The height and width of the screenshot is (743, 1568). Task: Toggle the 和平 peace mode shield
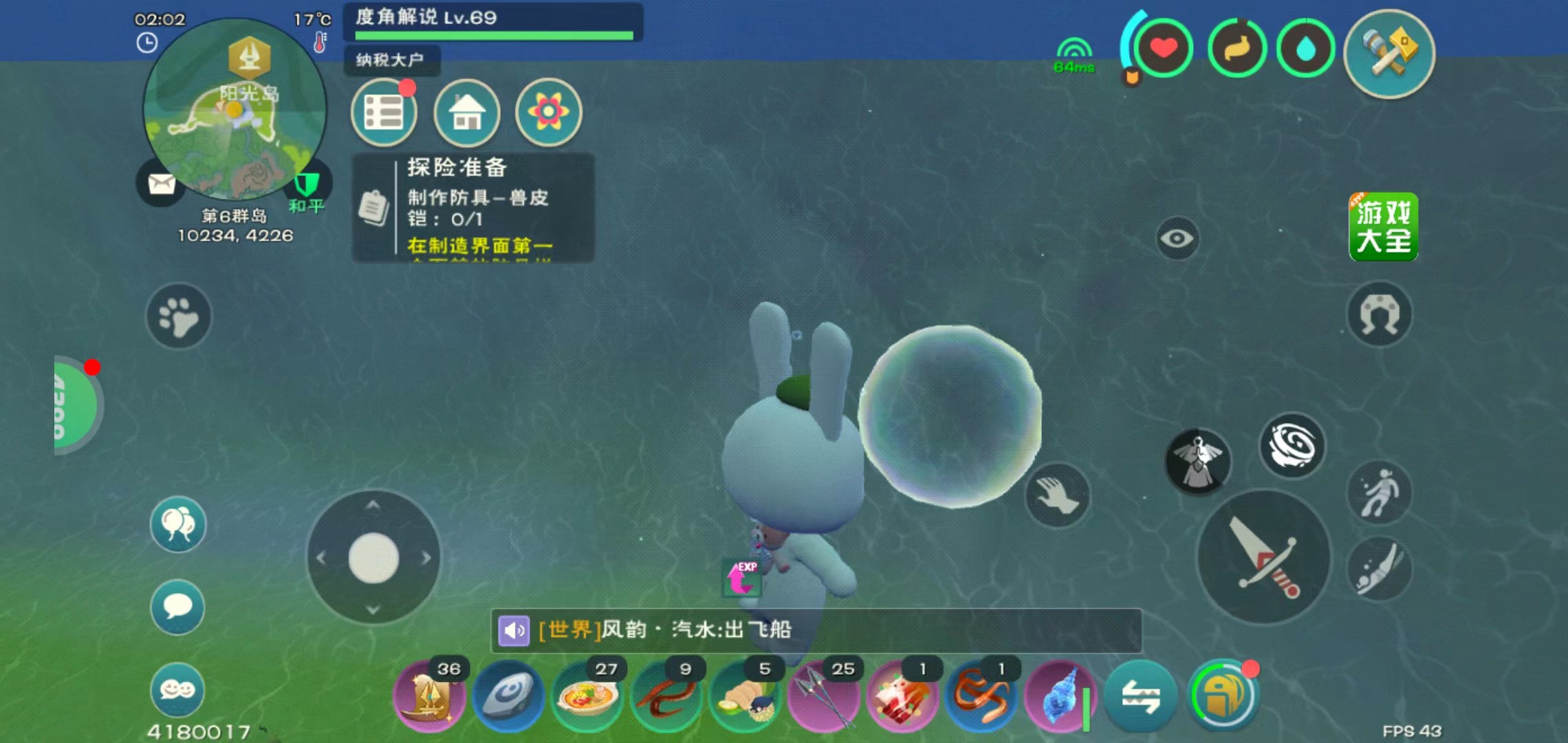coord(307,186)
